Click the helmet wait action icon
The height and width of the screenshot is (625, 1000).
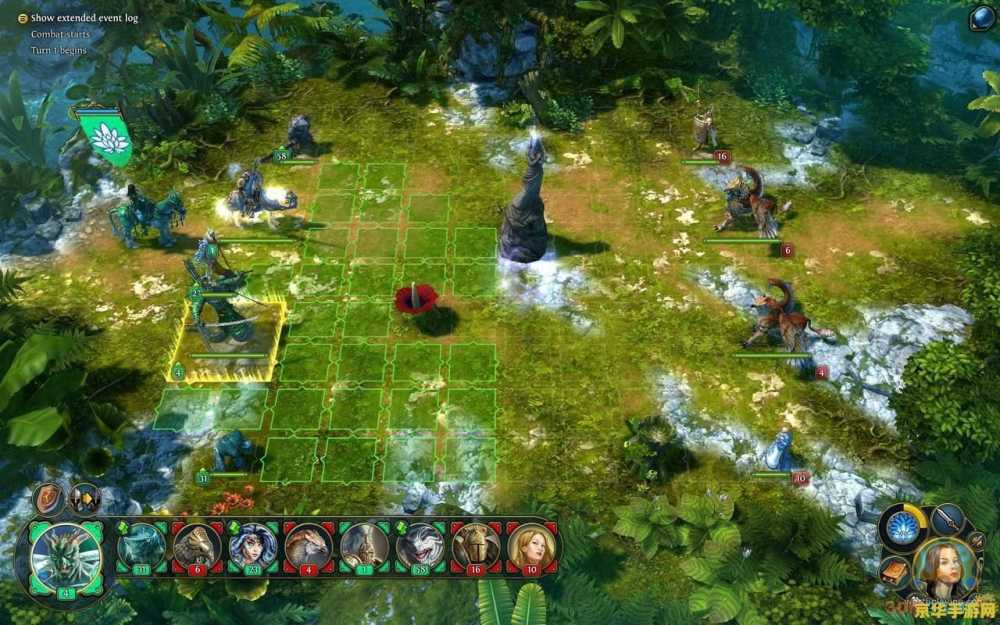[x=84, y=498]
